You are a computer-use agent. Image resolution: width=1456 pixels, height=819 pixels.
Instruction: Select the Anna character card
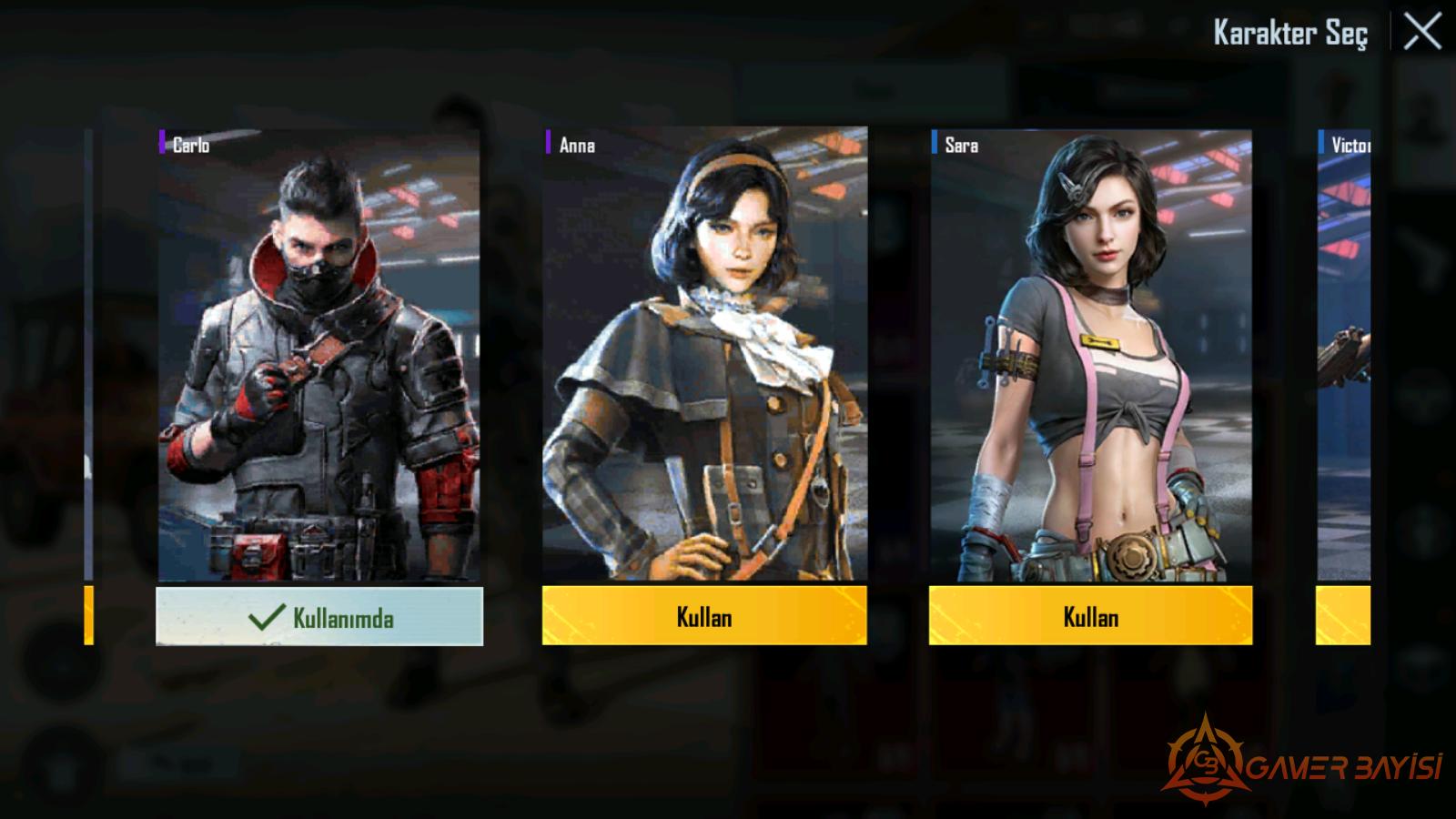pos(704,355)
